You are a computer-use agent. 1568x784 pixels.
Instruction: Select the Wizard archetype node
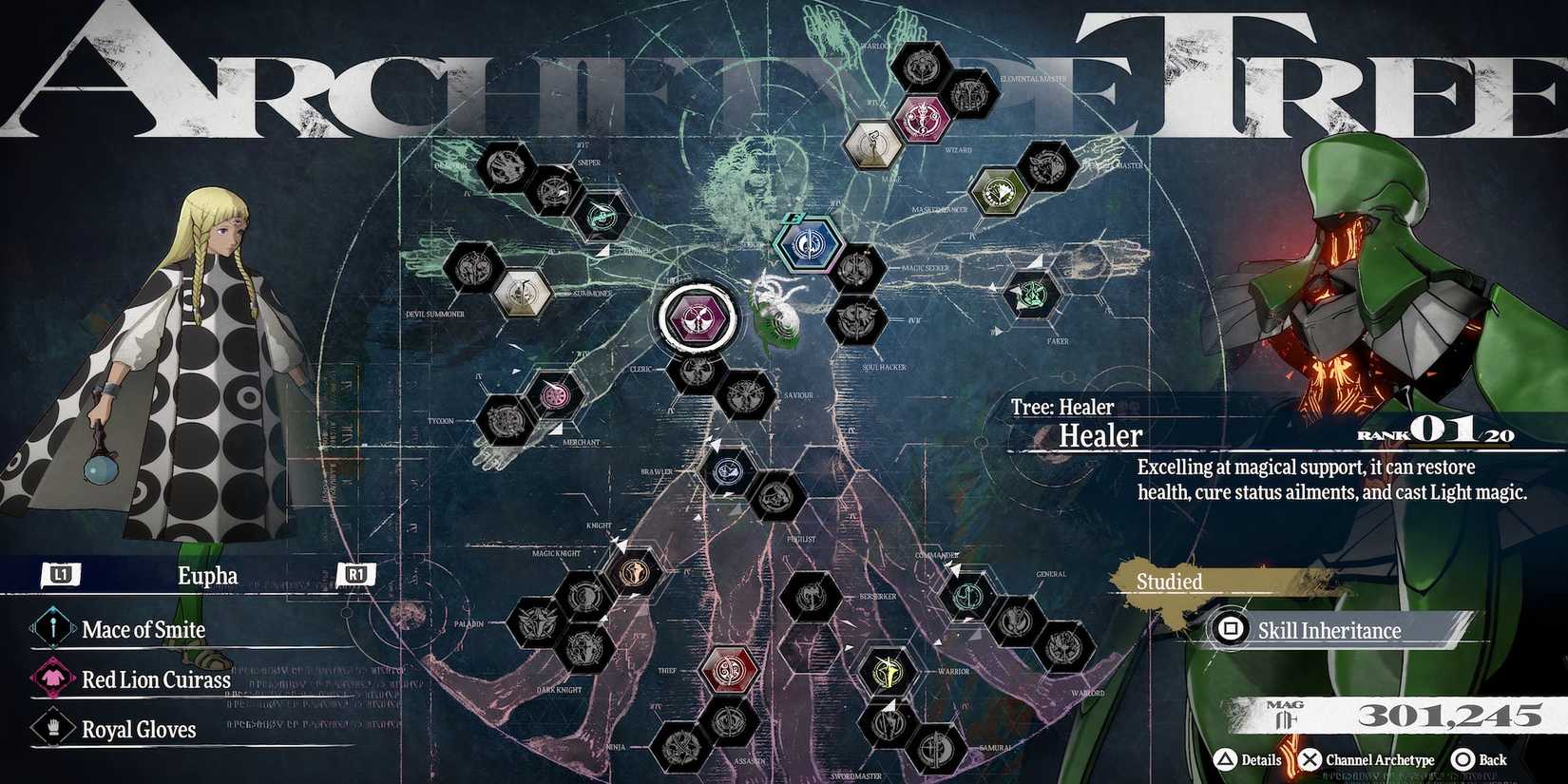(923, 121)
